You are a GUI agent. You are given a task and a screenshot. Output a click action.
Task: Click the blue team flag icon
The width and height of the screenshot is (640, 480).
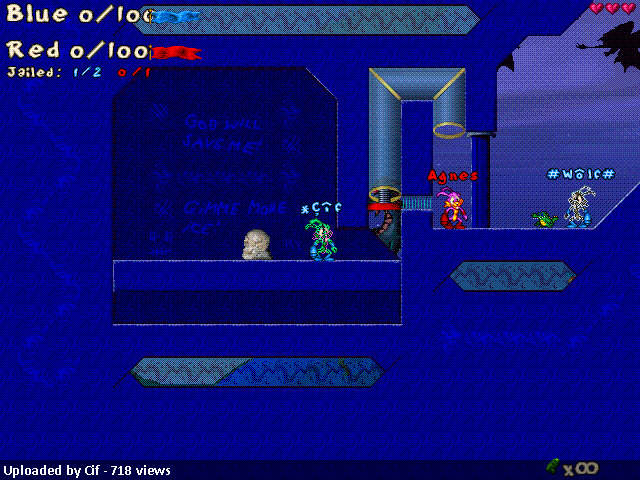(178, 17)
